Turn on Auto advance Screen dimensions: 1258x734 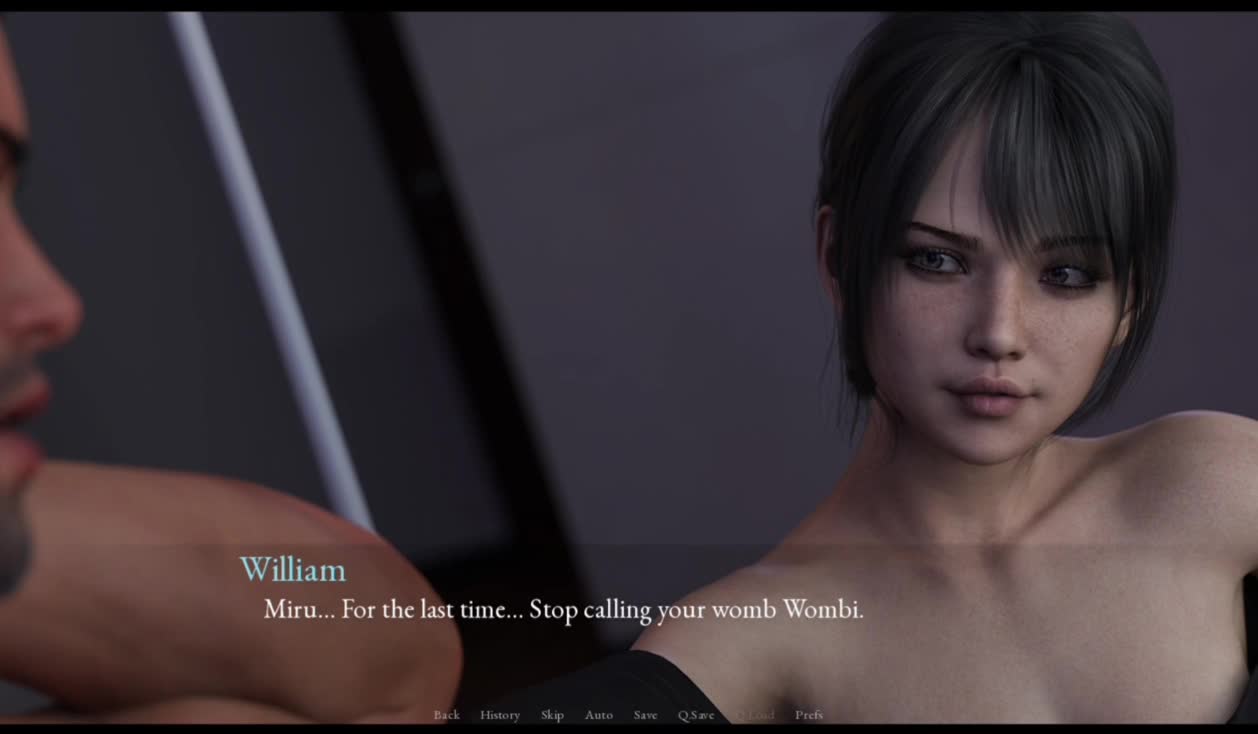(598, 715)
